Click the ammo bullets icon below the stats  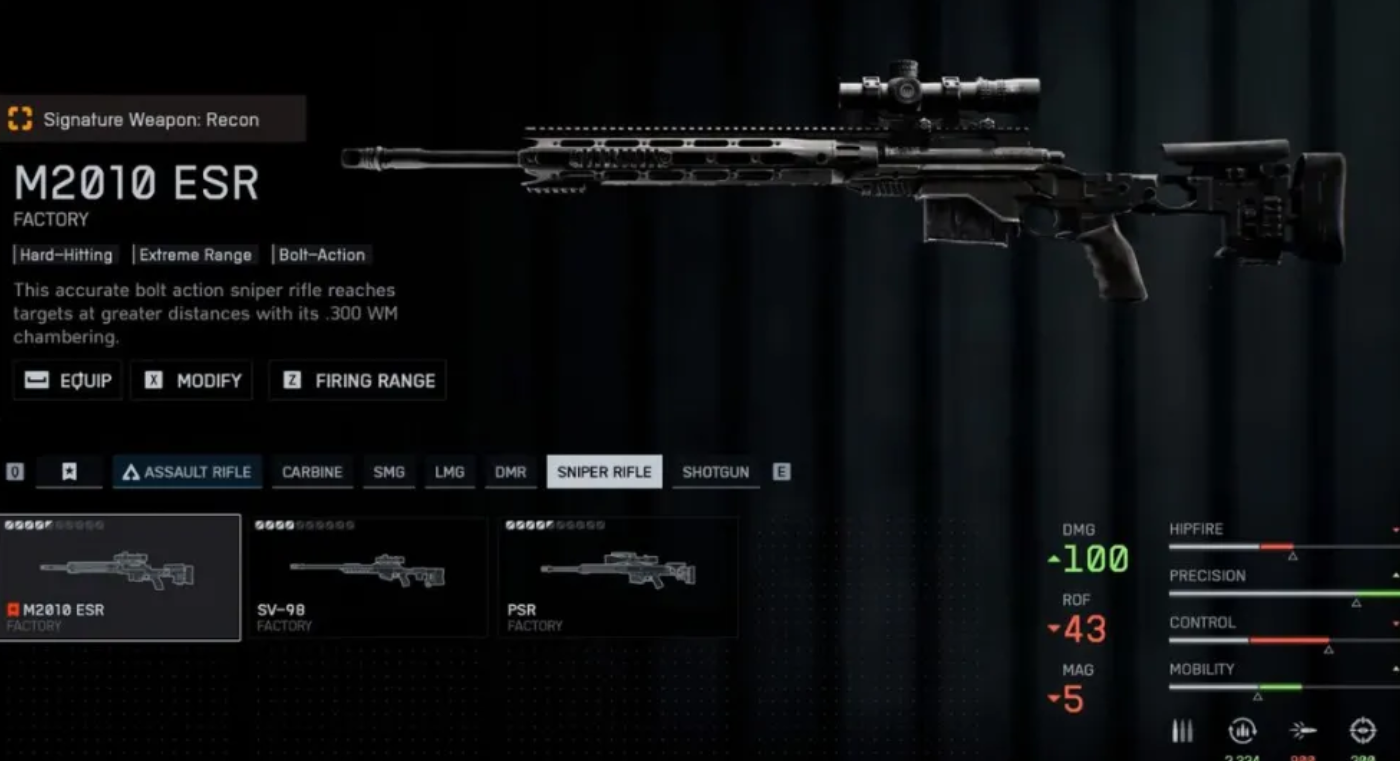tap(1181, 731)
